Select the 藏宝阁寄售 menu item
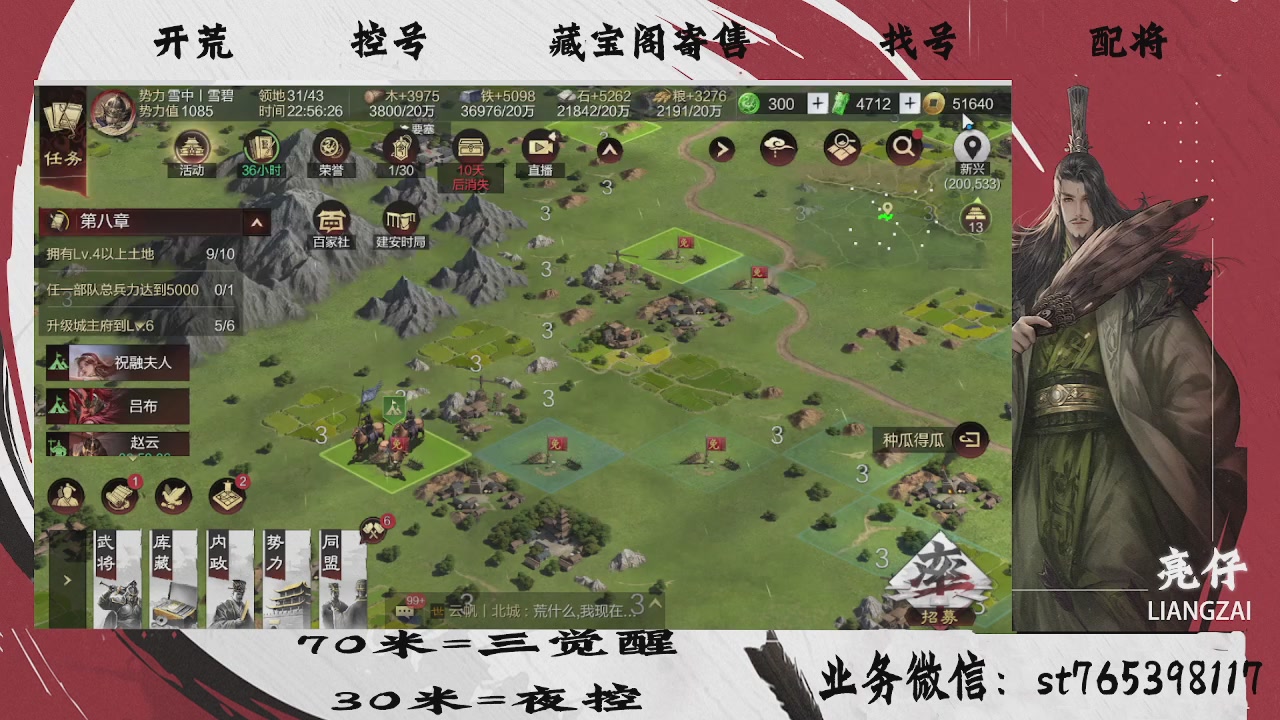 [x=648, y=42]
